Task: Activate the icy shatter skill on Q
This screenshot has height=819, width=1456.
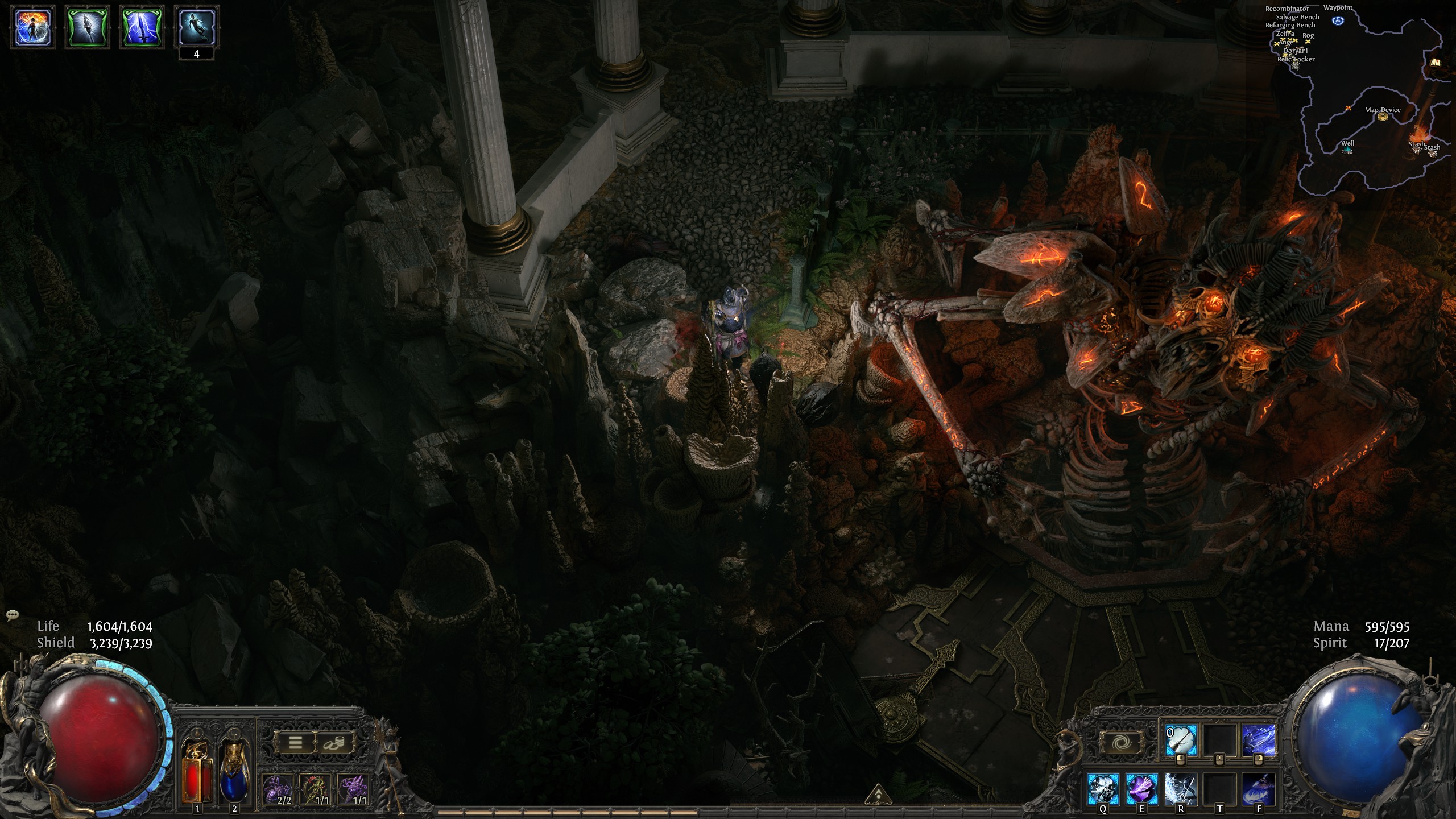Action: click(x=1103, y=789)
